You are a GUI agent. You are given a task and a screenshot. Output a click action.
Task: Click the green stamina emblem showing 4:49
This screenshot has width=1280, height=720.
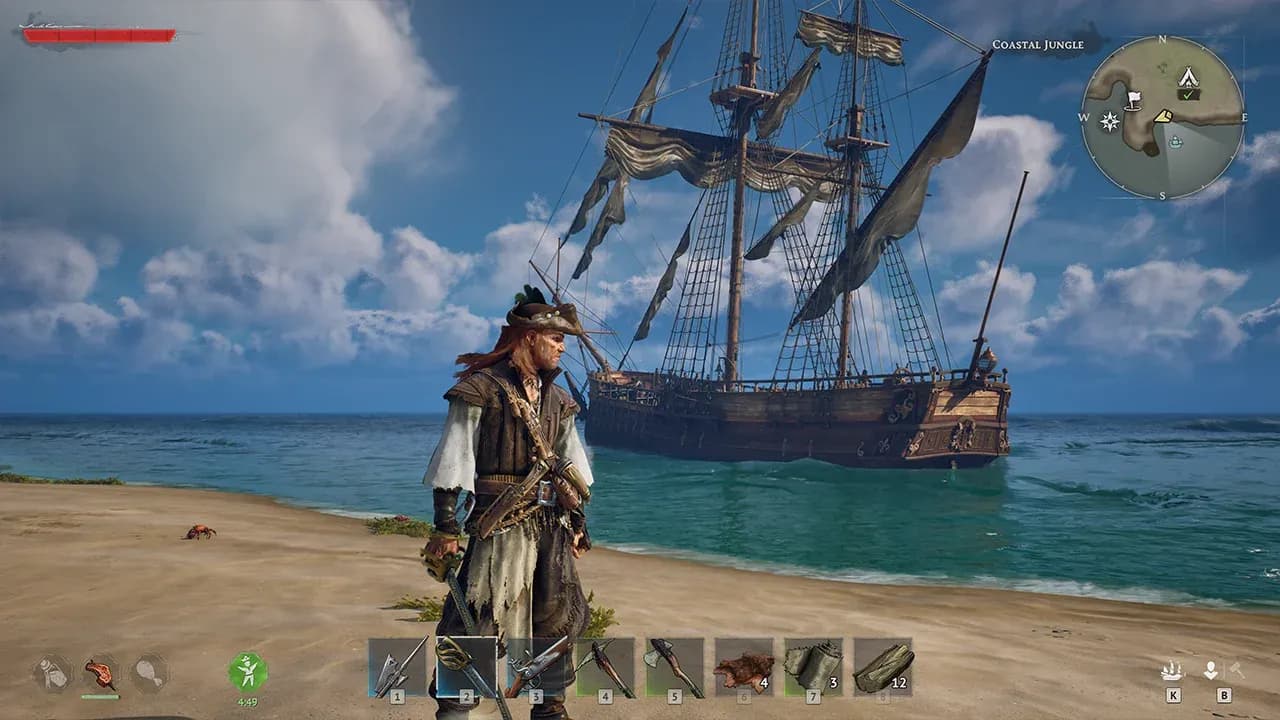click(247, 672)
